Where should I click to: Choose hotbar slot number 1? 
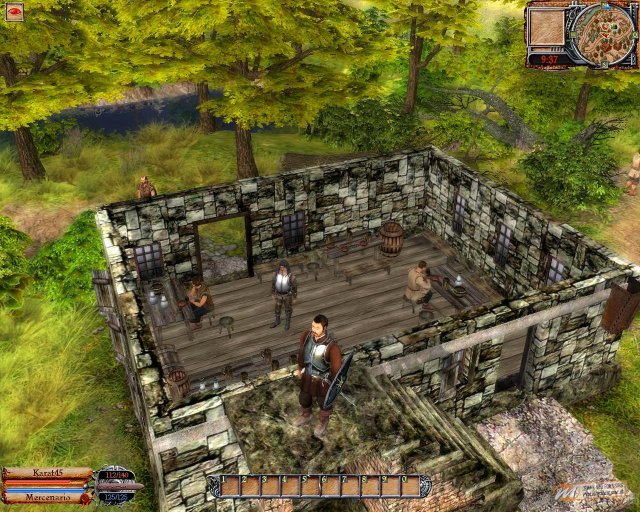[231, 486]
